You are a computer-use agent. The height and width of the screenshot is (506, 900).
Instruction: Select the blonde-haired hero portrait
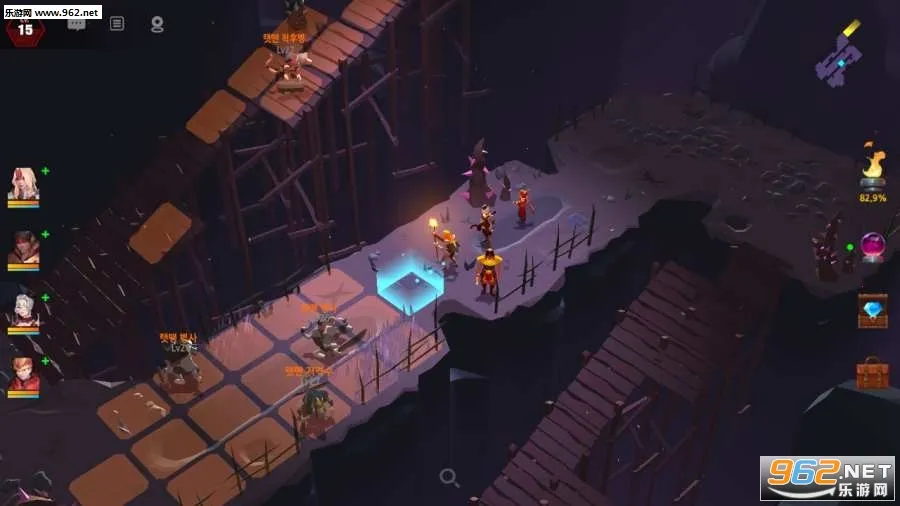point(23,185)
